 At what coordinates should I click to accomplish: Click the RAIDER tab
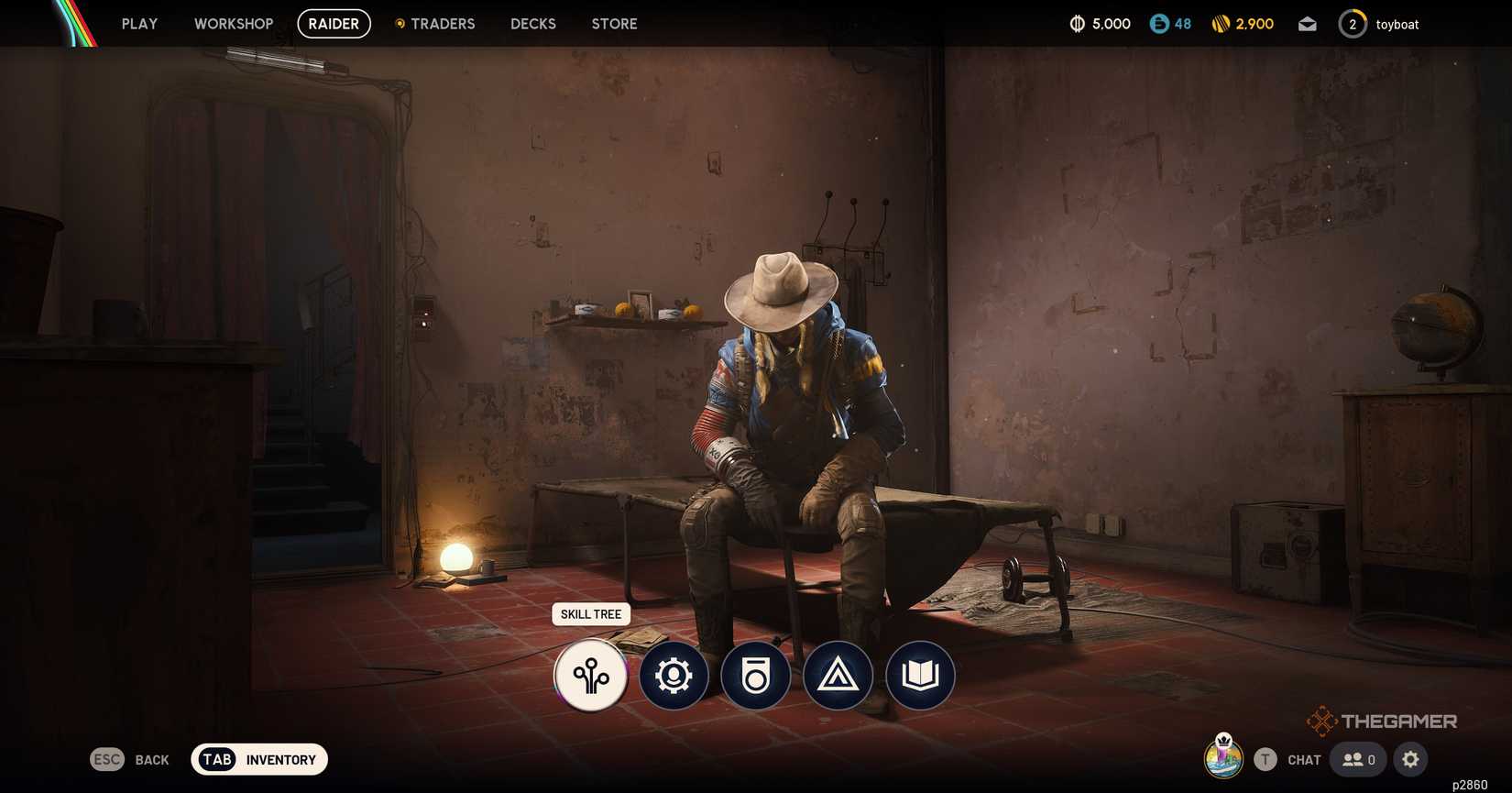(x=334, y=23)
